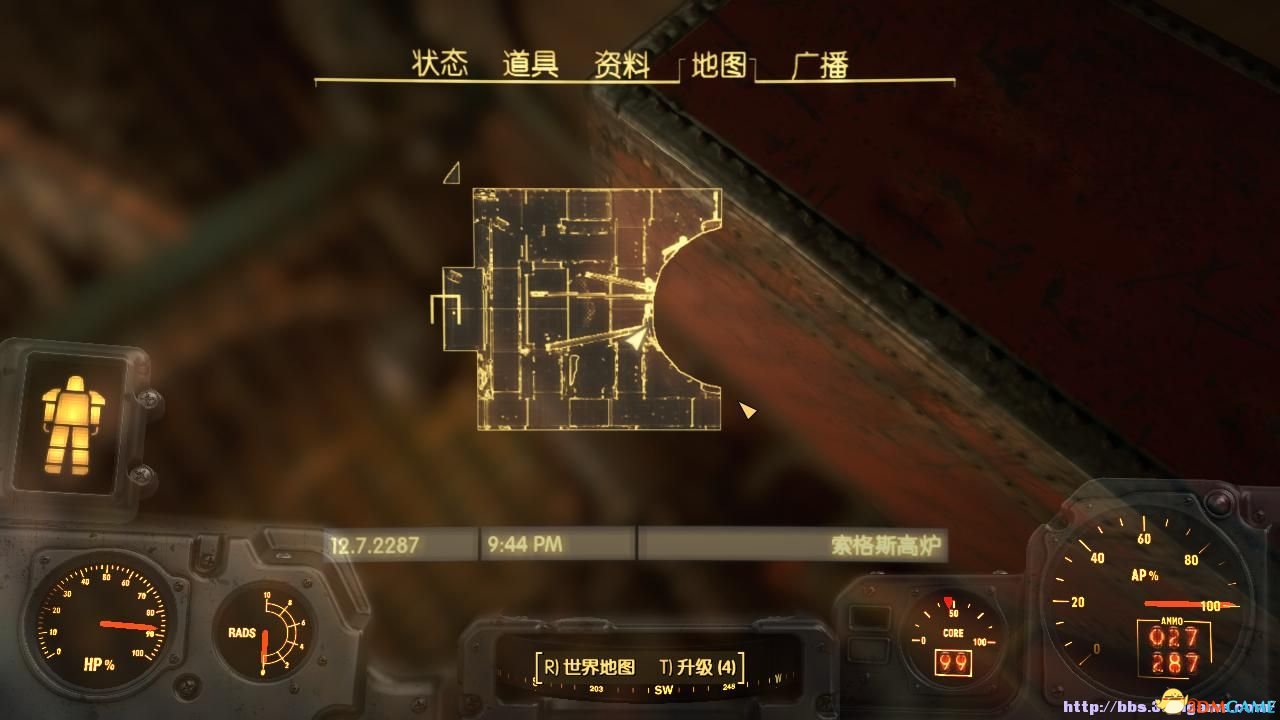Image resolution: width=1280 pixels, height=720 pixels.
Task: Click the quest objective triangle above the map
Action: 452,173
